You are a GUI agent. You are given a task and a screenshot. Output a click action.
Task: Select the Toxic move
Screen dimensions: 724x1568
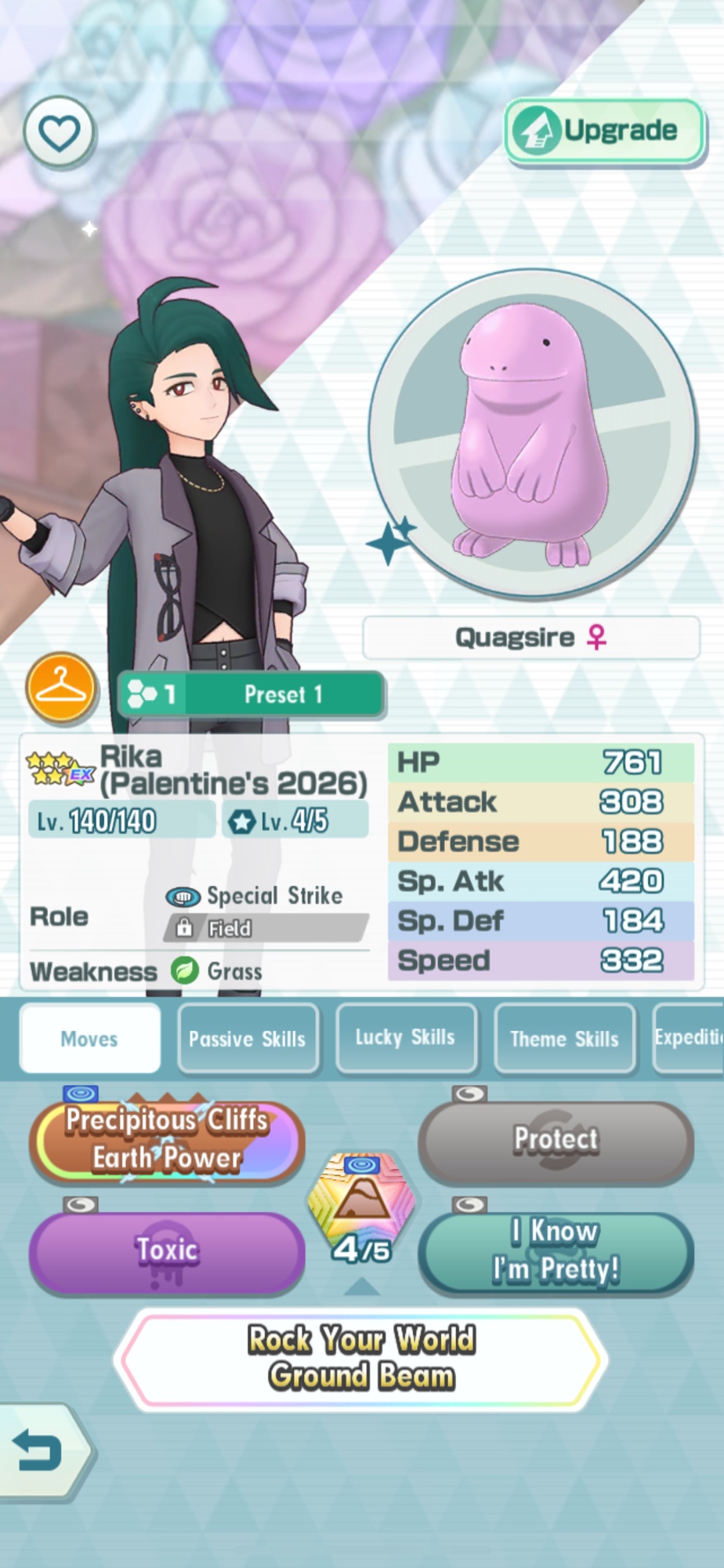coord(167,1250)
